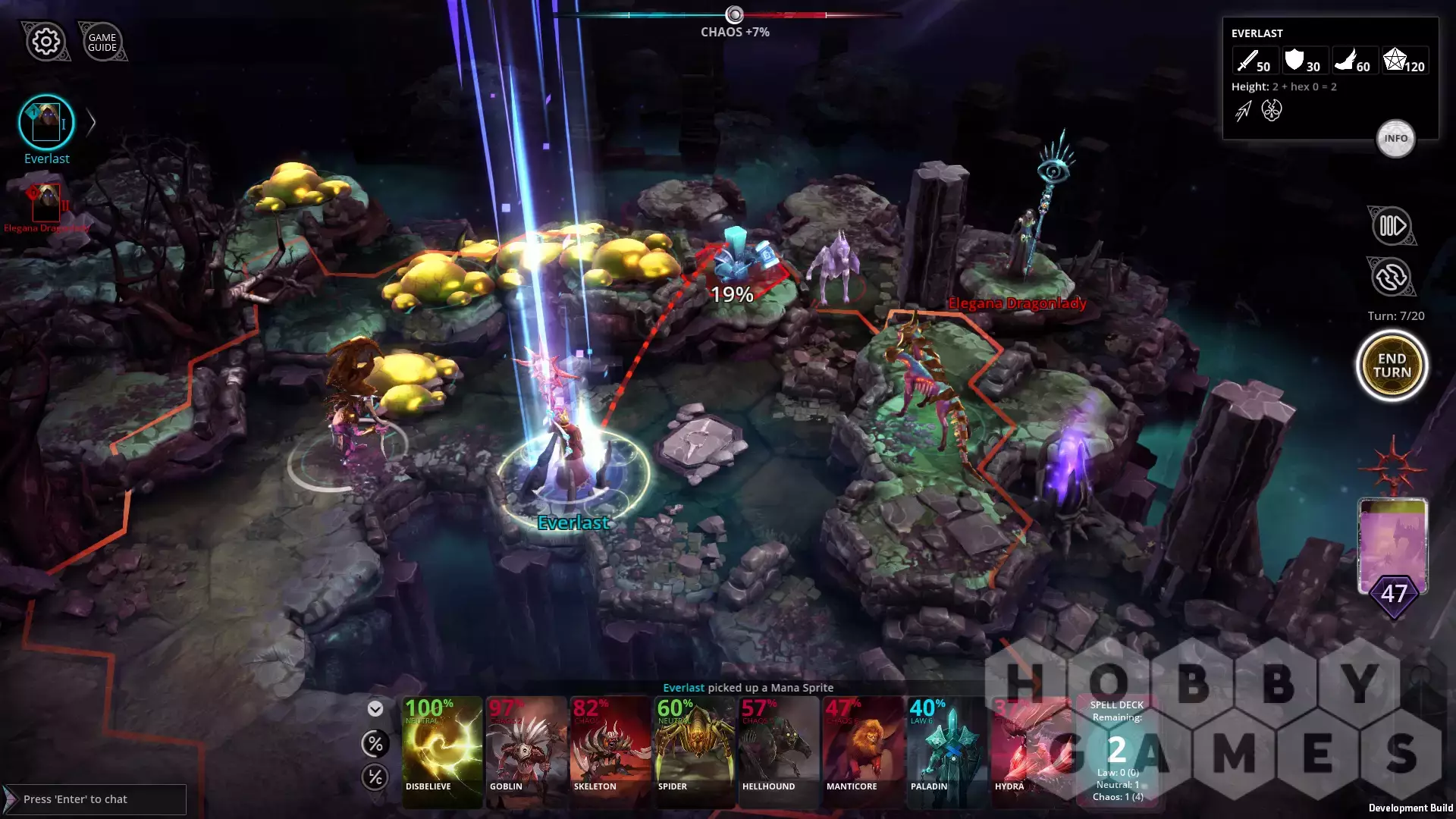Toggle the percent display button
1456x819 pixels.
coord(375,744)
